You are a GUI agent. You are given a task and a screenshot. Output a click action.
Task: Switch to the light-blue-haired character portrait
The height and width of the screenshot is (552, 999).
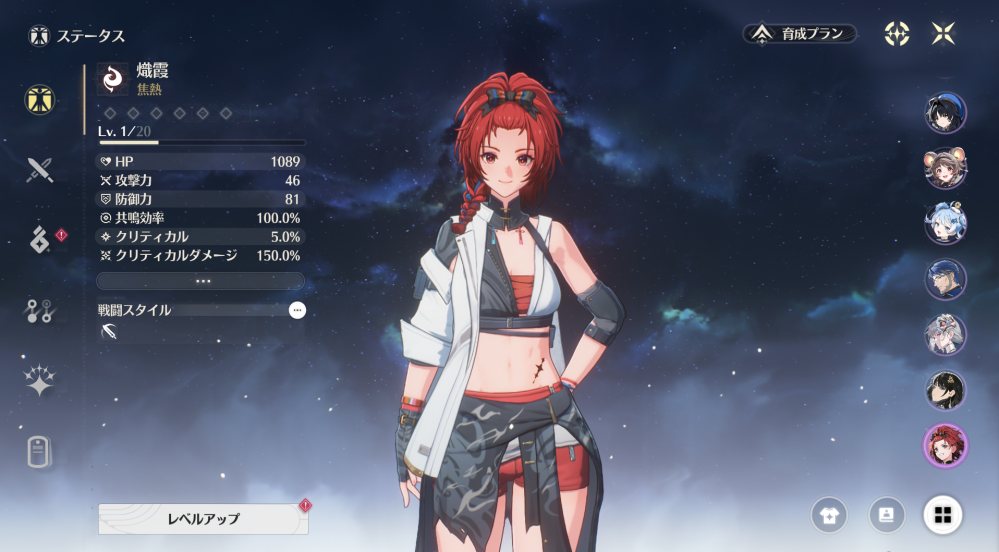point(945,224)
